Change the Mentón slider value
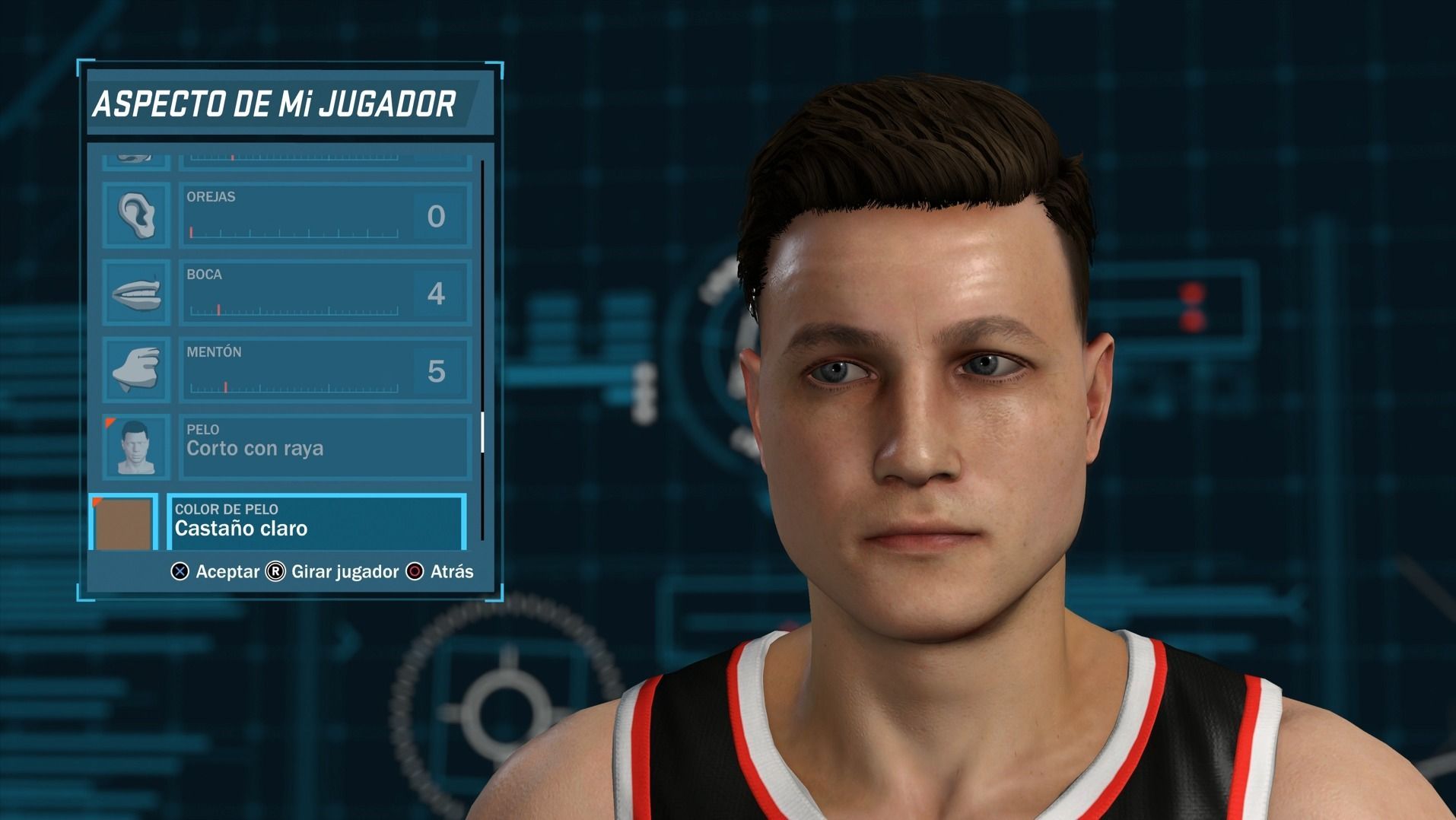The height and width of the screenshot is (820, 1456). pyautogui.click(x=294, y=387)
